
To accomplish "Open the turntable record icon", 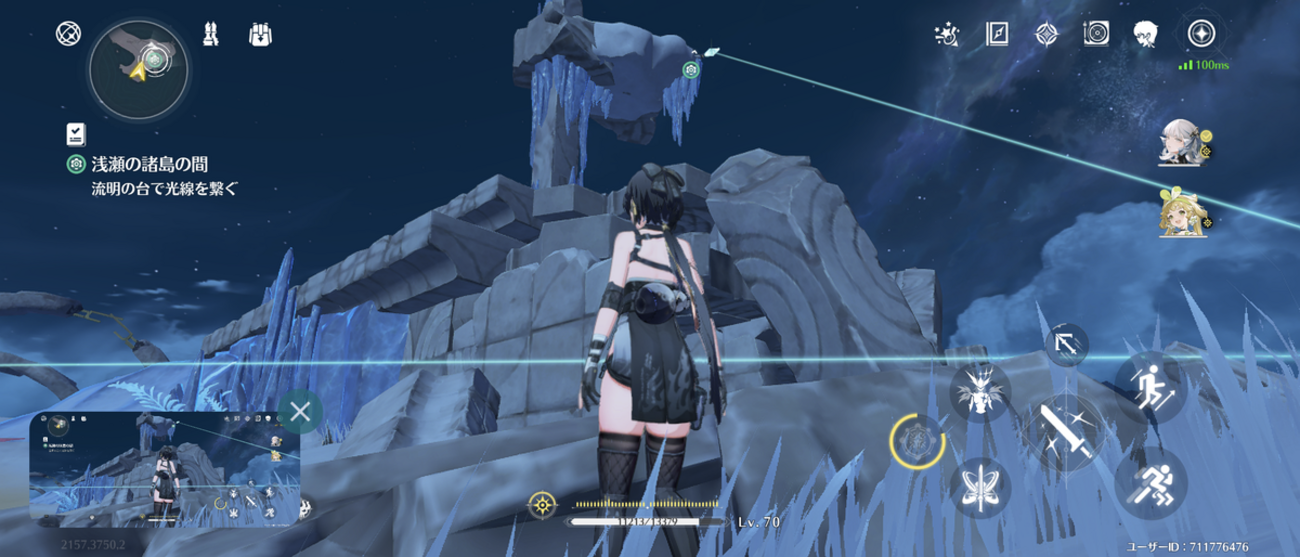I will [x=1096, y=35].
